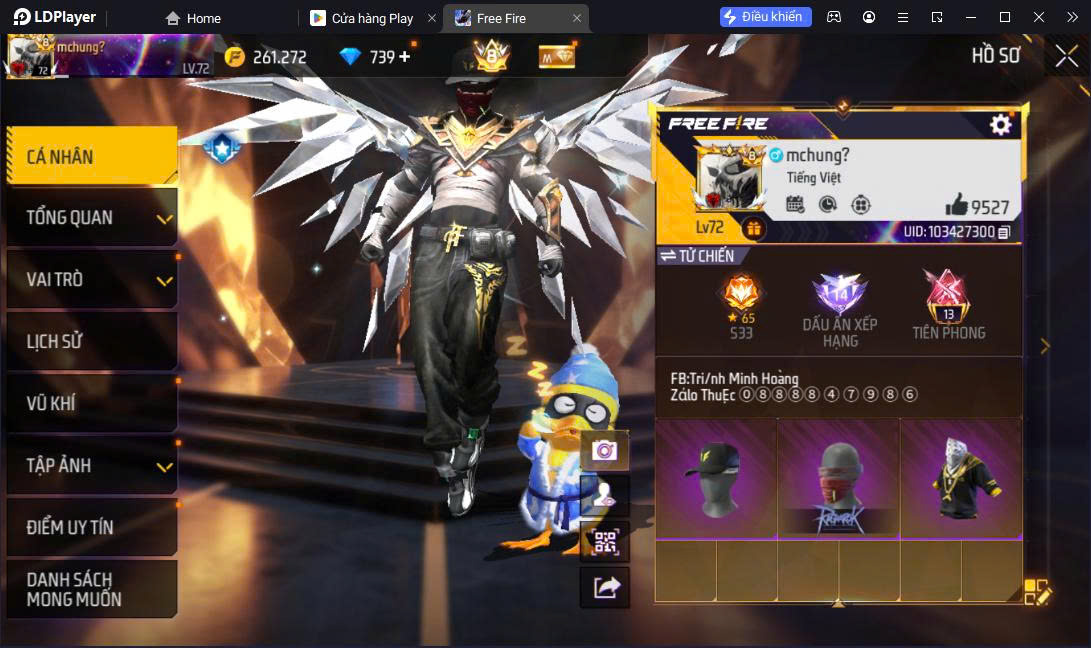Share the profile with arrow button
1091x648 pixels.
tap(604, 588)
